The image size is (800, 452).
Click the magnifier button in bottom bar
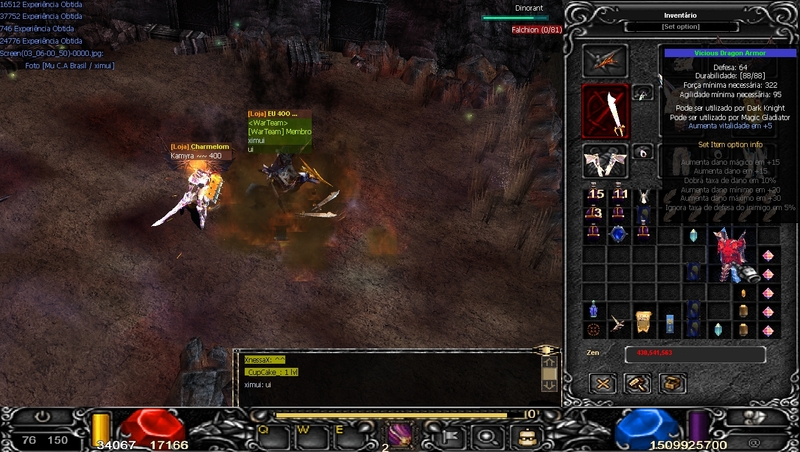486,435
